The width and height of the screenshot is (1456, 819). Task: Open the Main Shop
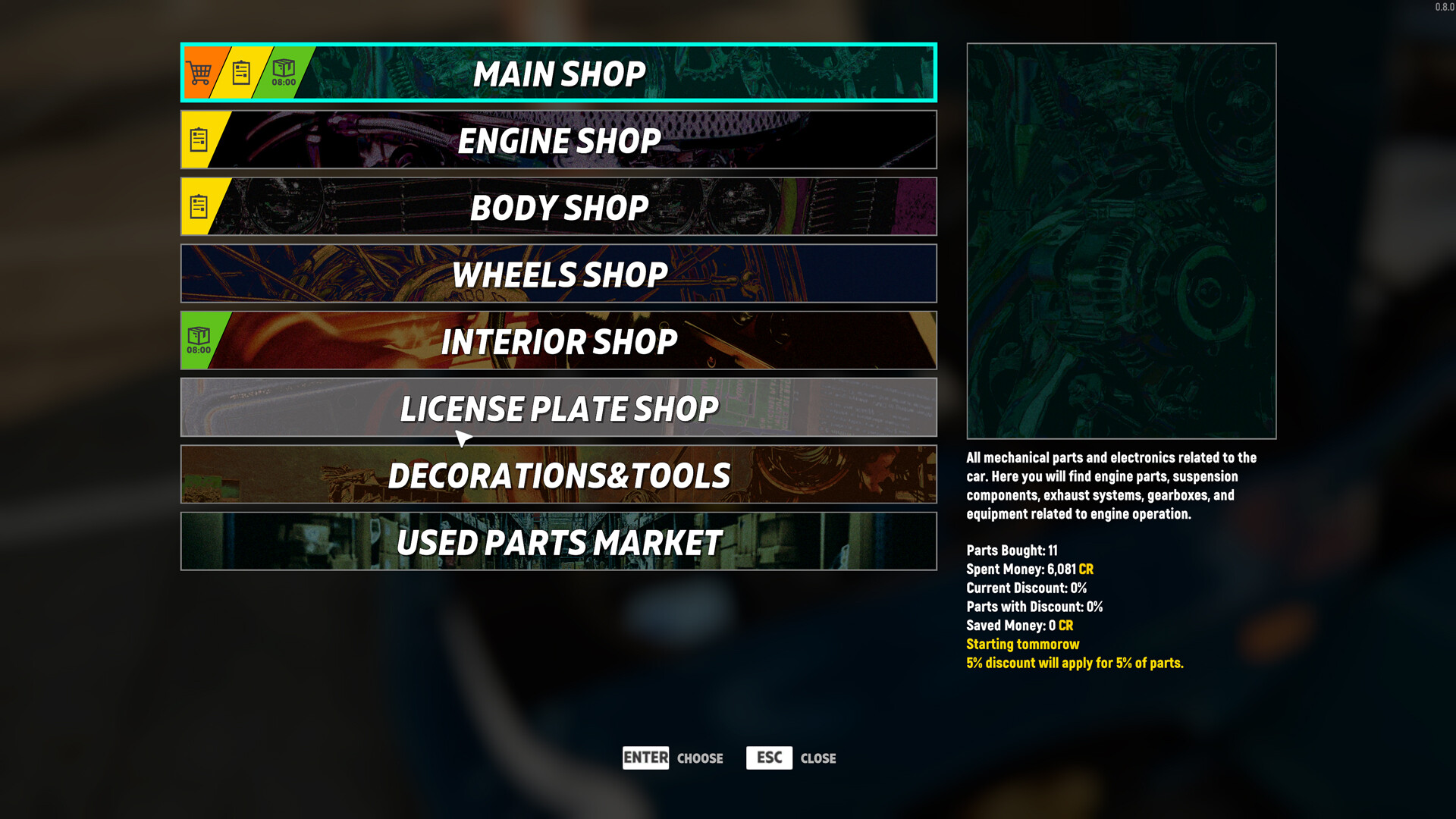click(559, 72)
